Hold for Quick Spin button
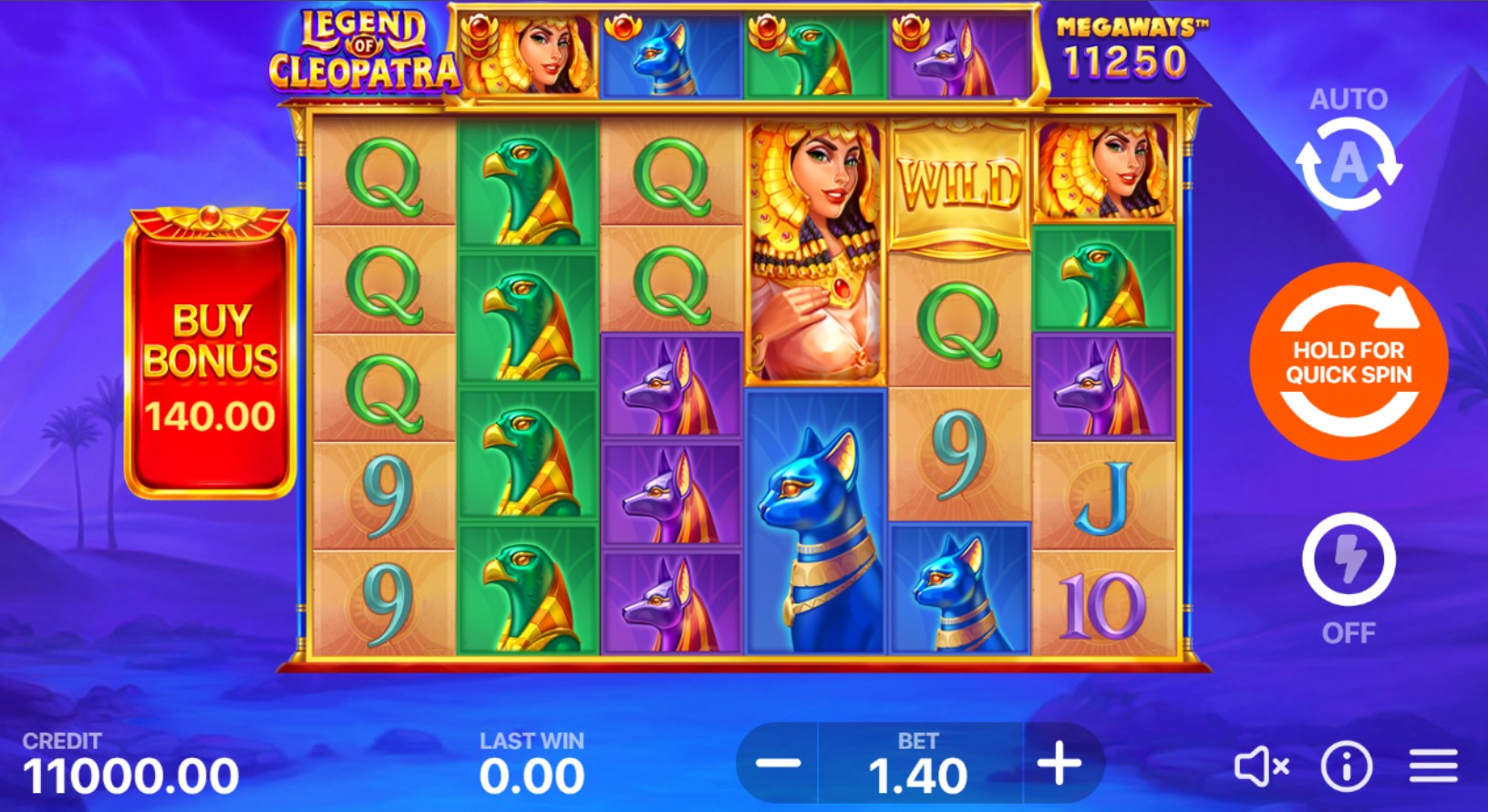The height and width of the screenshot is (812, 1488). tap(1348, 362)
